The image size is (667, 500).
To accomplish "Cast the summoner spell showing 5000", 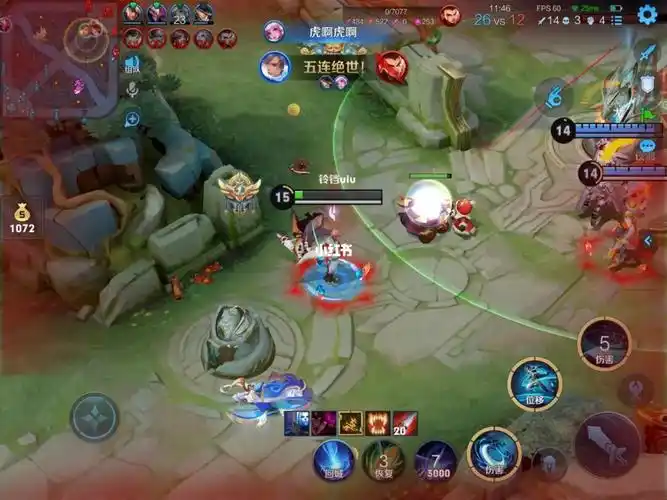I will (x=436, y=459).
